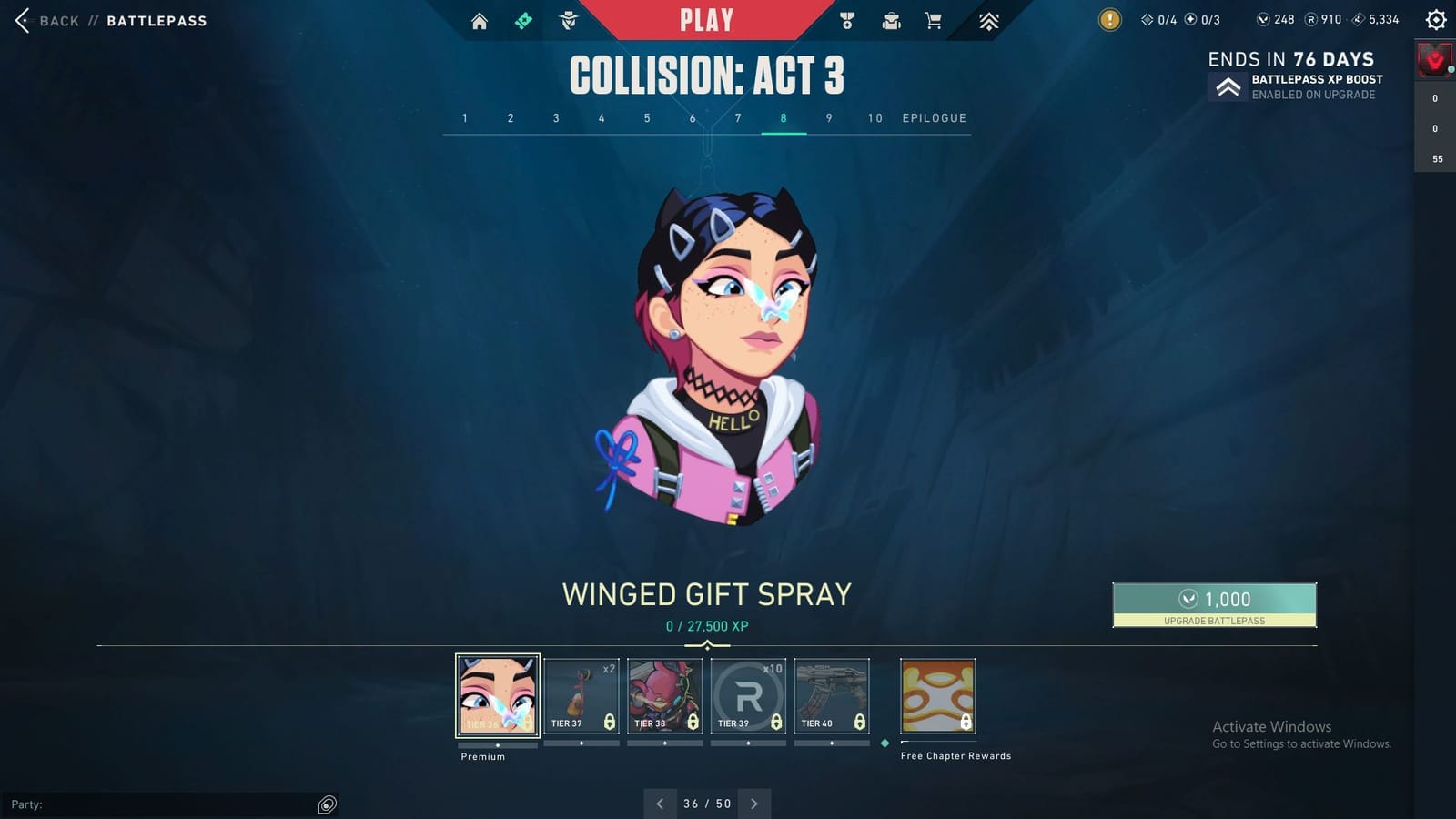Open the Store cart icon
Screen dimensions: 1456x819
click(934, 20)
